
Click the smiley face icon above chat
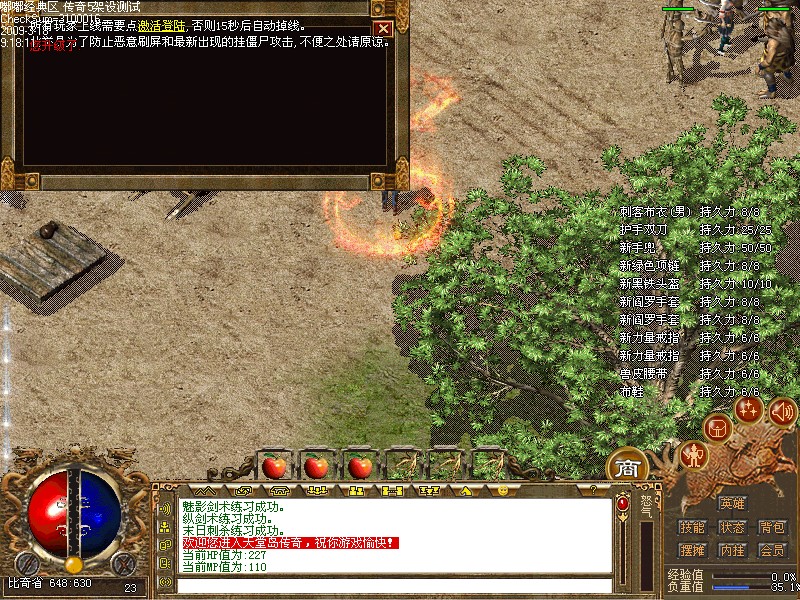503,491
